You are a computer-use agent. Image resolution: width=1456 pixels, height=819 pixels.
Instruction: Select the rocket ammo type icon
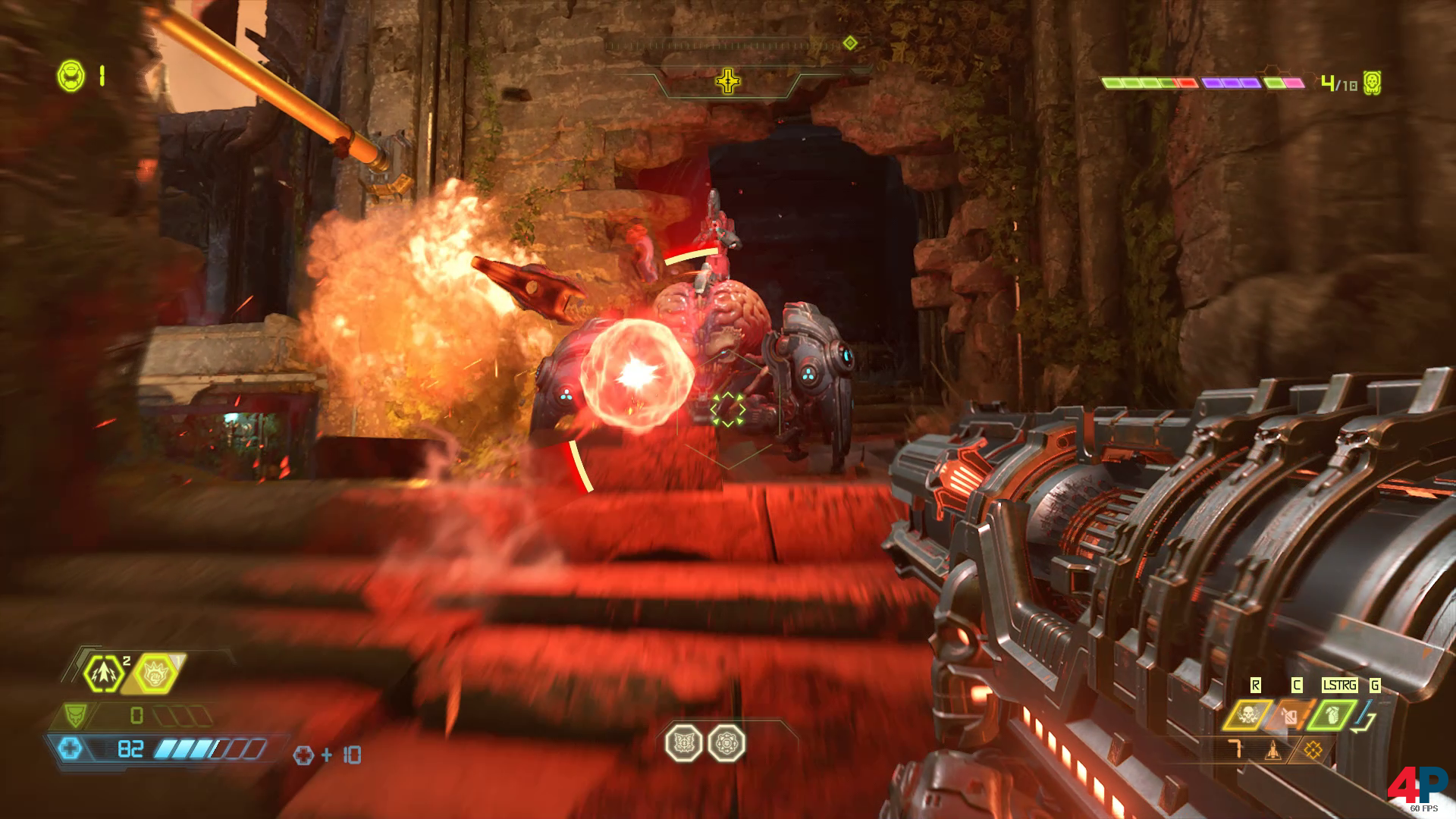[1272, 751]
